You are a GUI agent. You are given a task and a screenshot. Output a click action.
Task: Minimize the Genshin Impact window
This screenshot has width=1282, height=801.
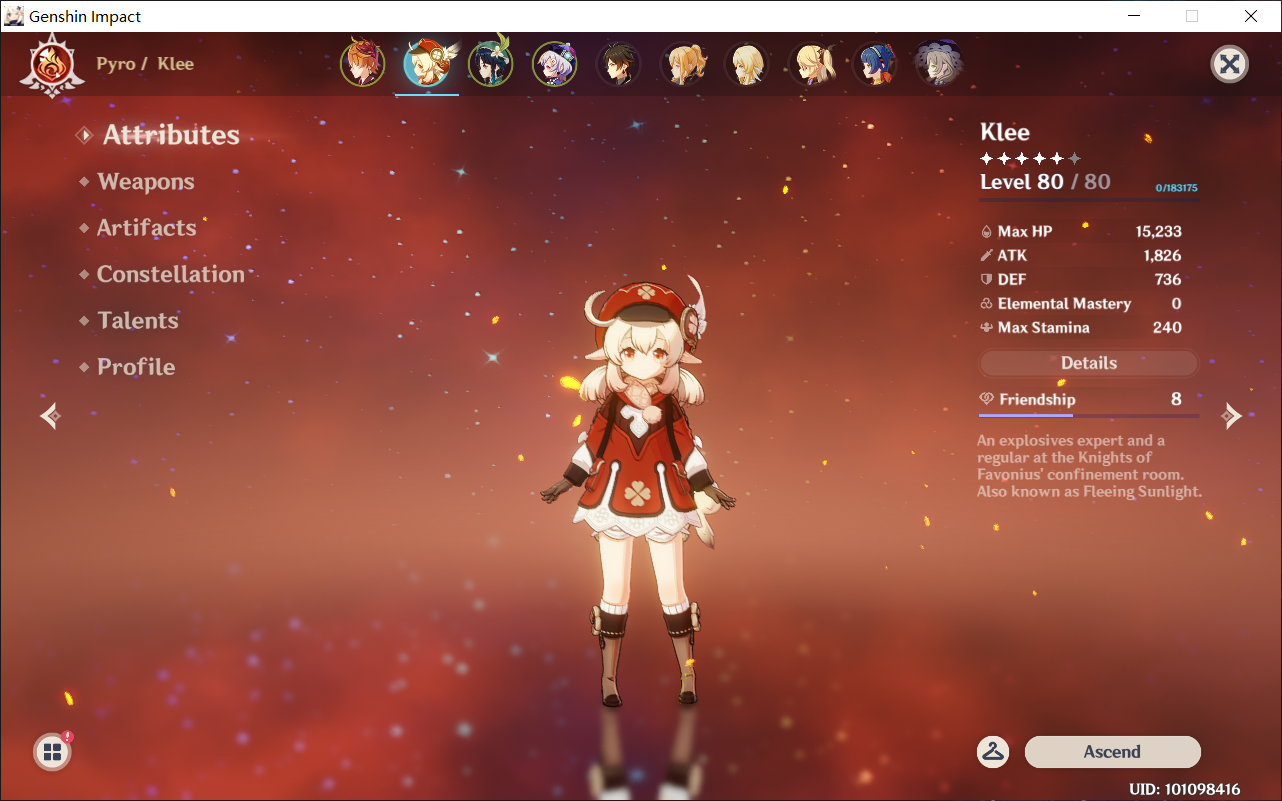1134,16
